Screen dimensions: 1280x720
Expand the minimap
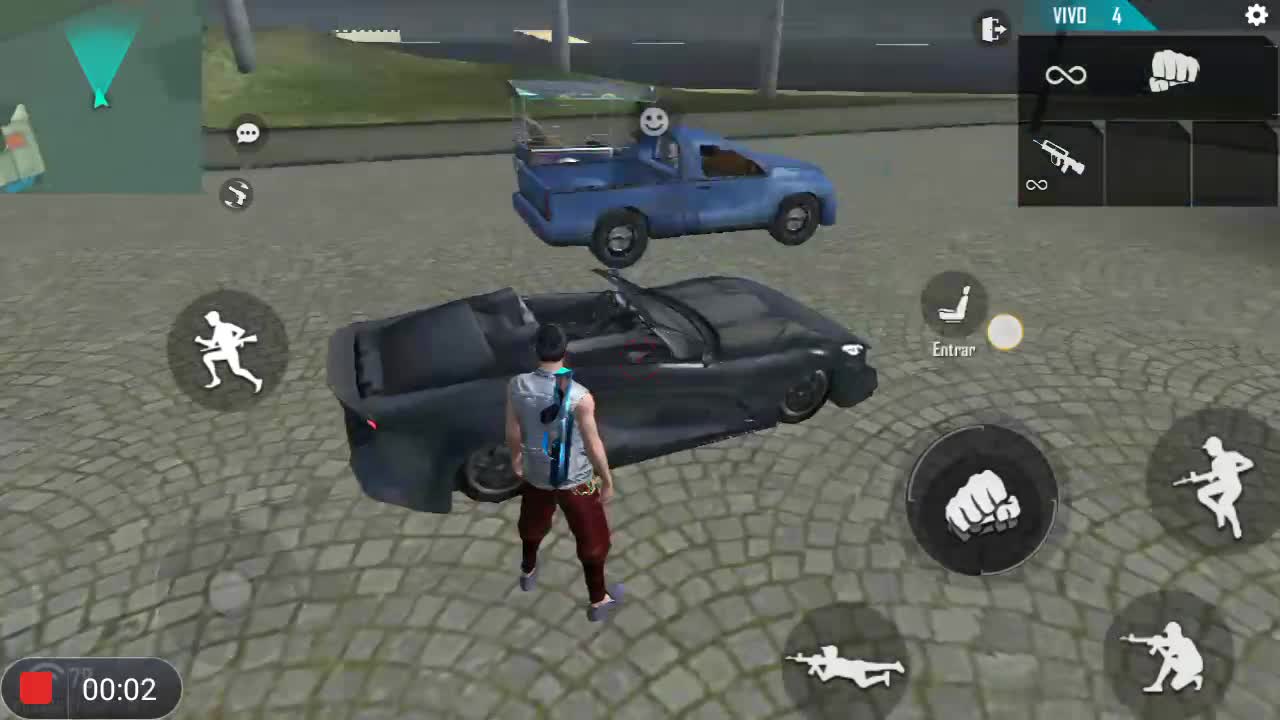(100, 95)
